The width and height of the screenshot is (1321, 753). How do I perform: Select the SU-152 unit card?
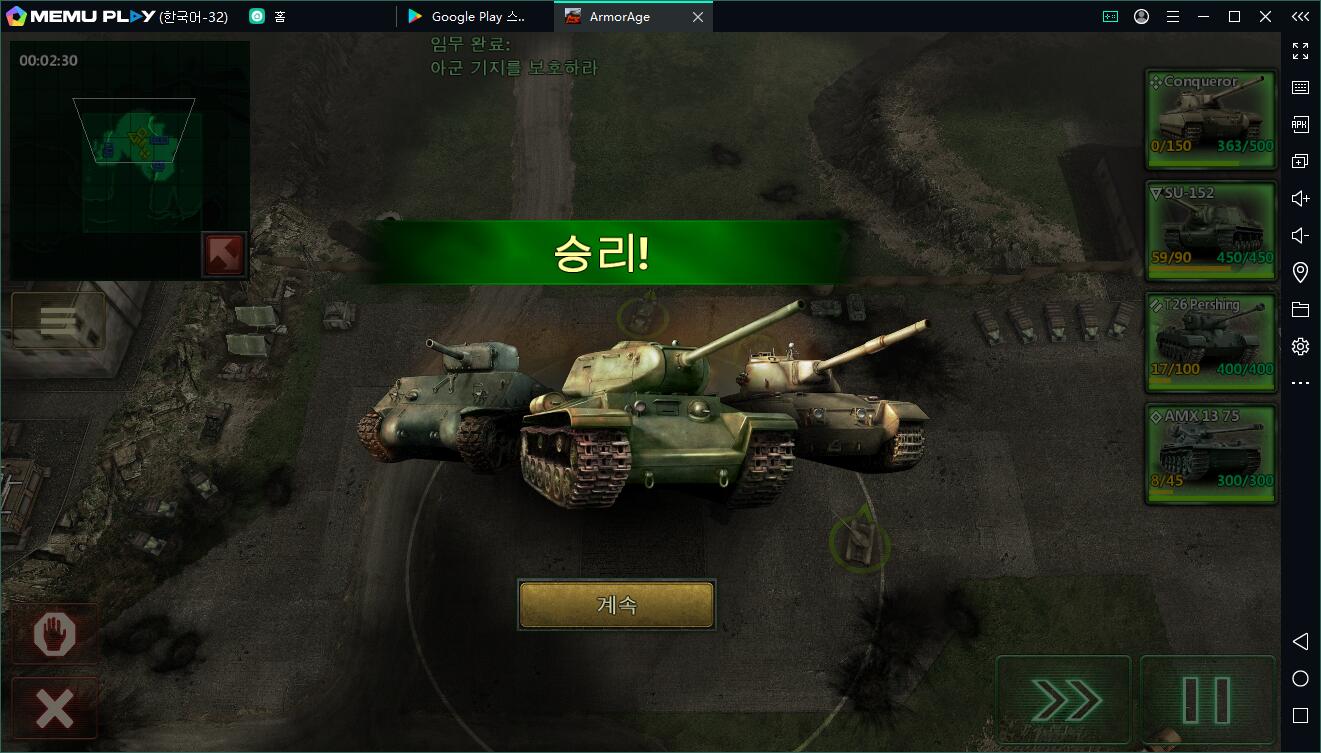(1211, 231)
